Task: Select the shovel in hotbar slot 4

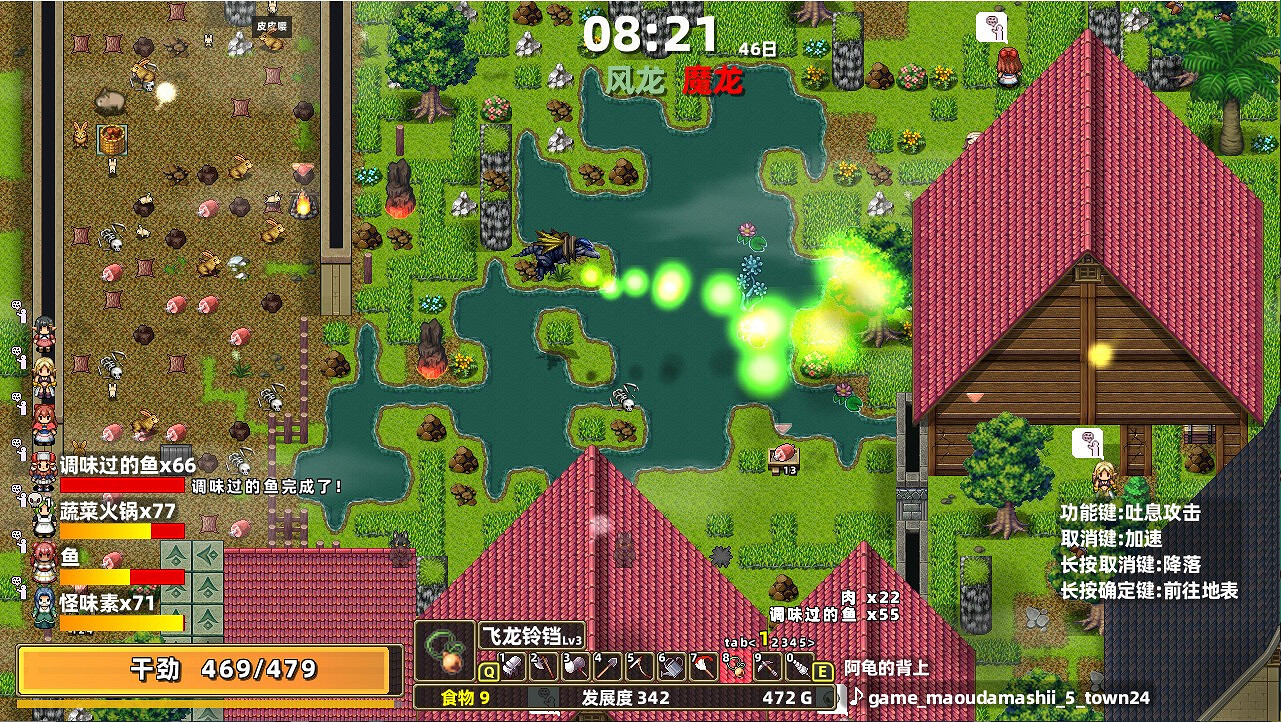Action: click(608, 666)
